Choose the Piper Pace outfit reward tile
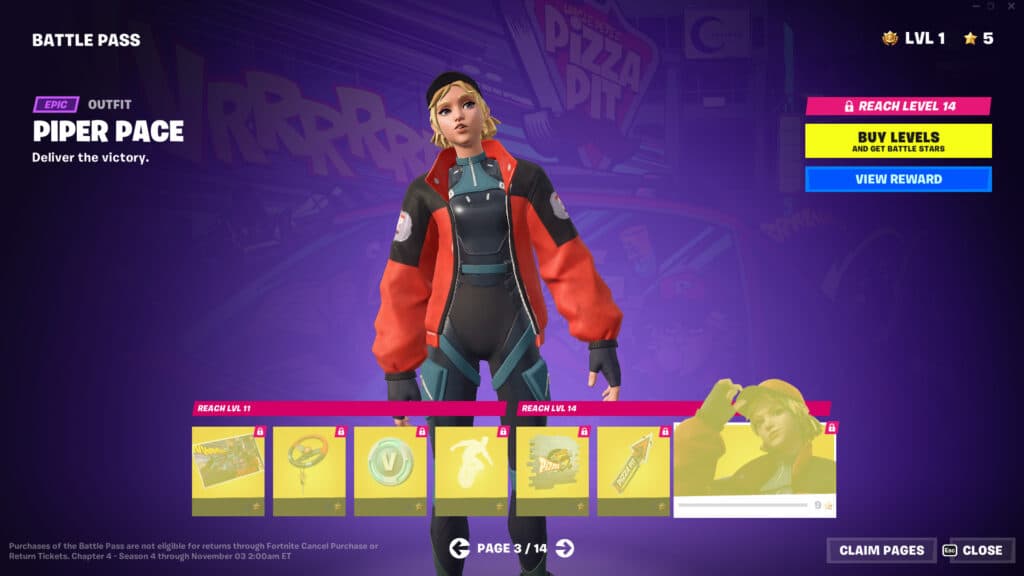This screenshot has width=1024, height=576. (x=755, y=468)
